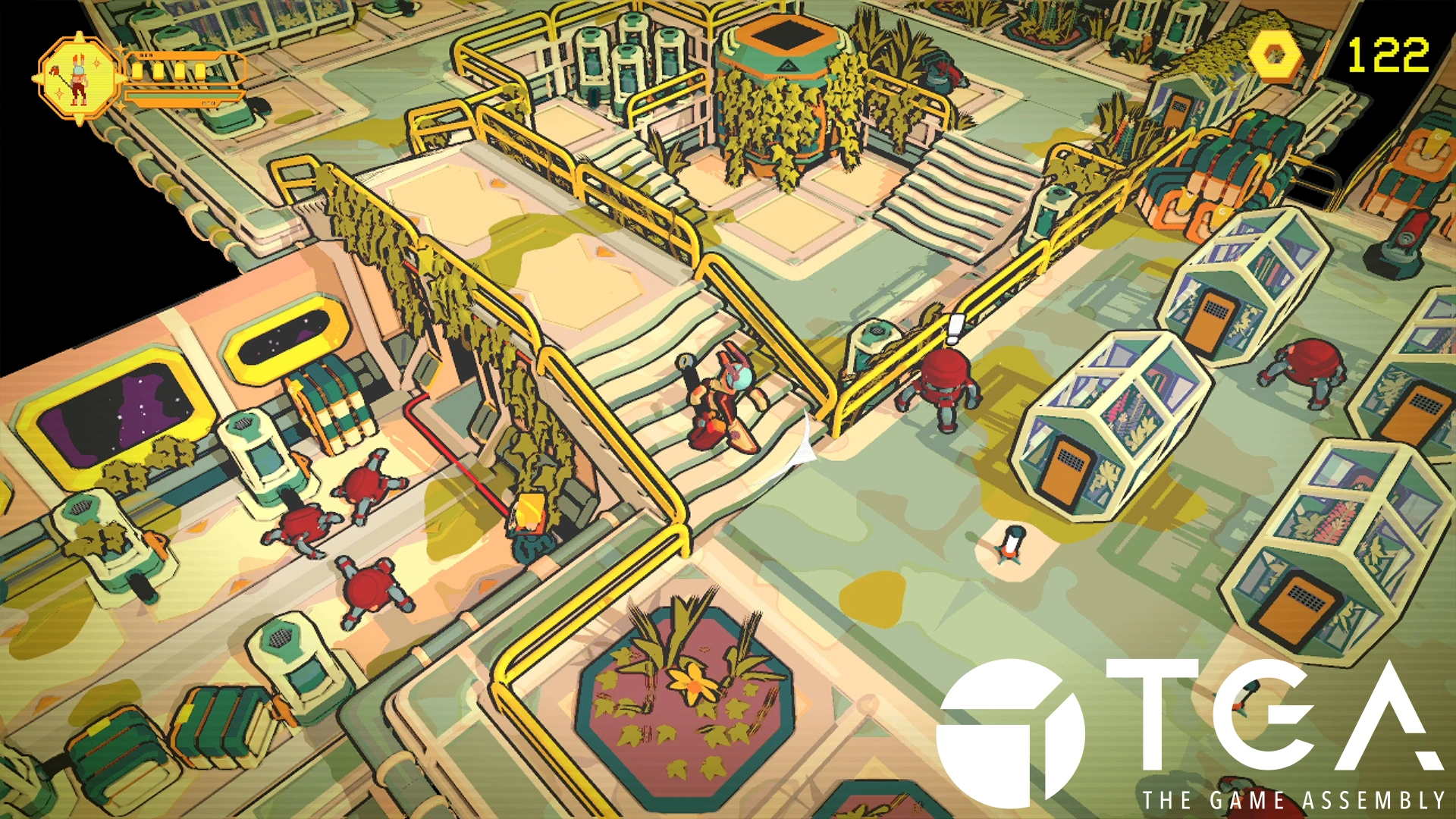Screen dimensions: 1456x819
Task: Select the yellow hex nut currency icon
Action: [1275, 55]
